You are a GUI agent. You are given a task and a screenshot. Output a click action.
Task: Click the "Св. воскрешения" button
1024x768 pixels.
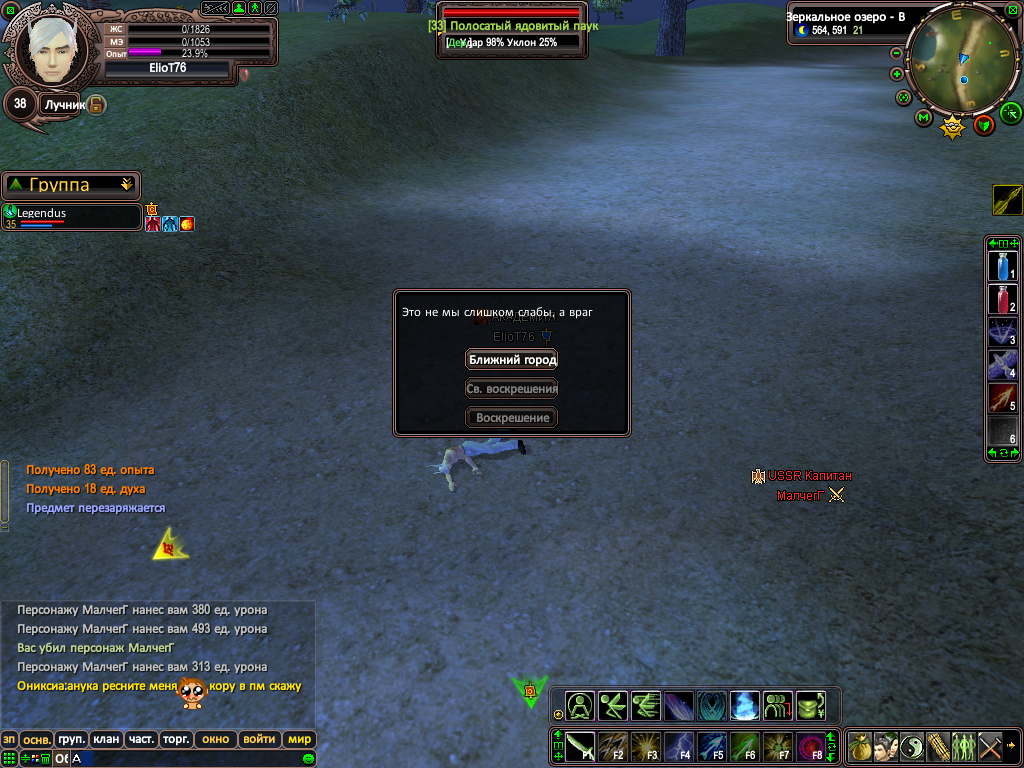(x=512, y=389)
